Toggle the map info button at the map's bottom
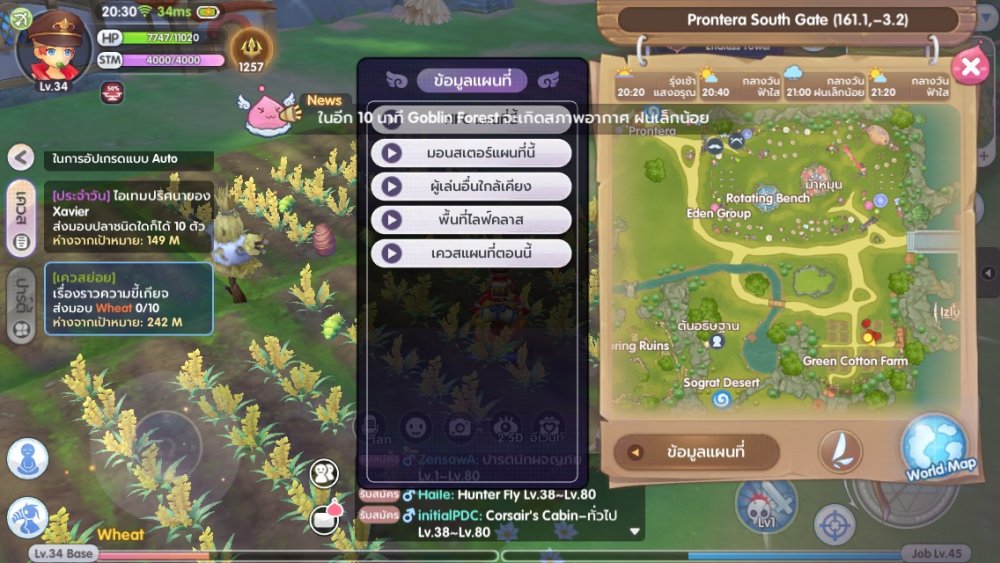1000x563 pixels. pyautogui.click(x=696, y=452)
